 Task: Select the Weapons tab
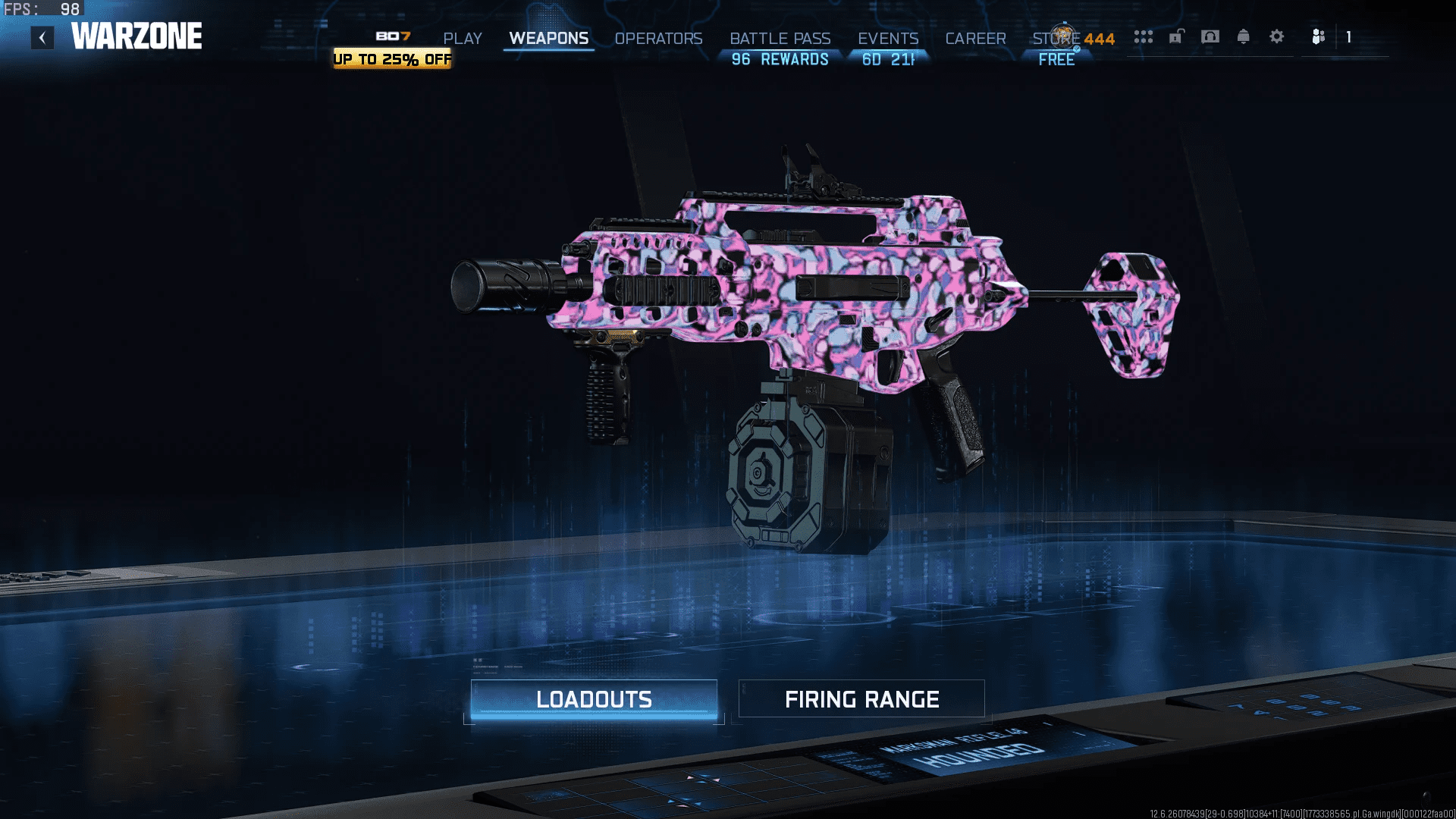(548, 39)
